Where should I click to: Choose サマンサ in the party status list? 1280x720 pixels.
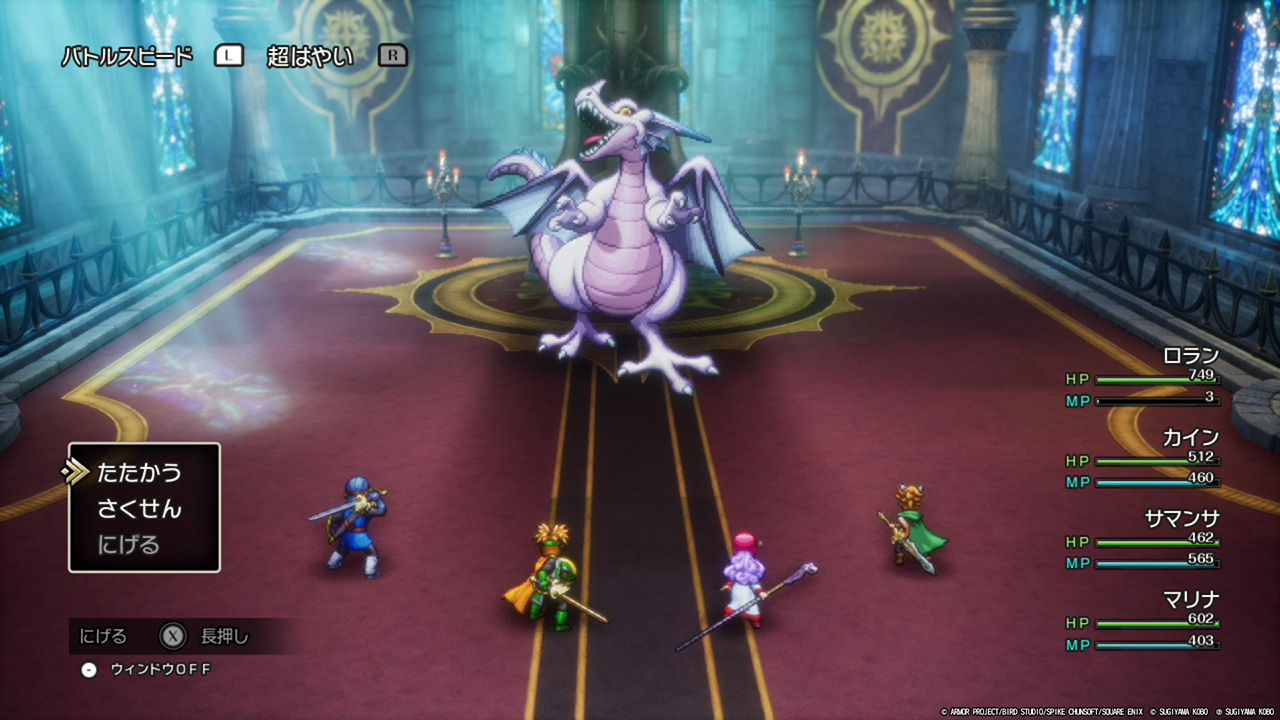1181,519
